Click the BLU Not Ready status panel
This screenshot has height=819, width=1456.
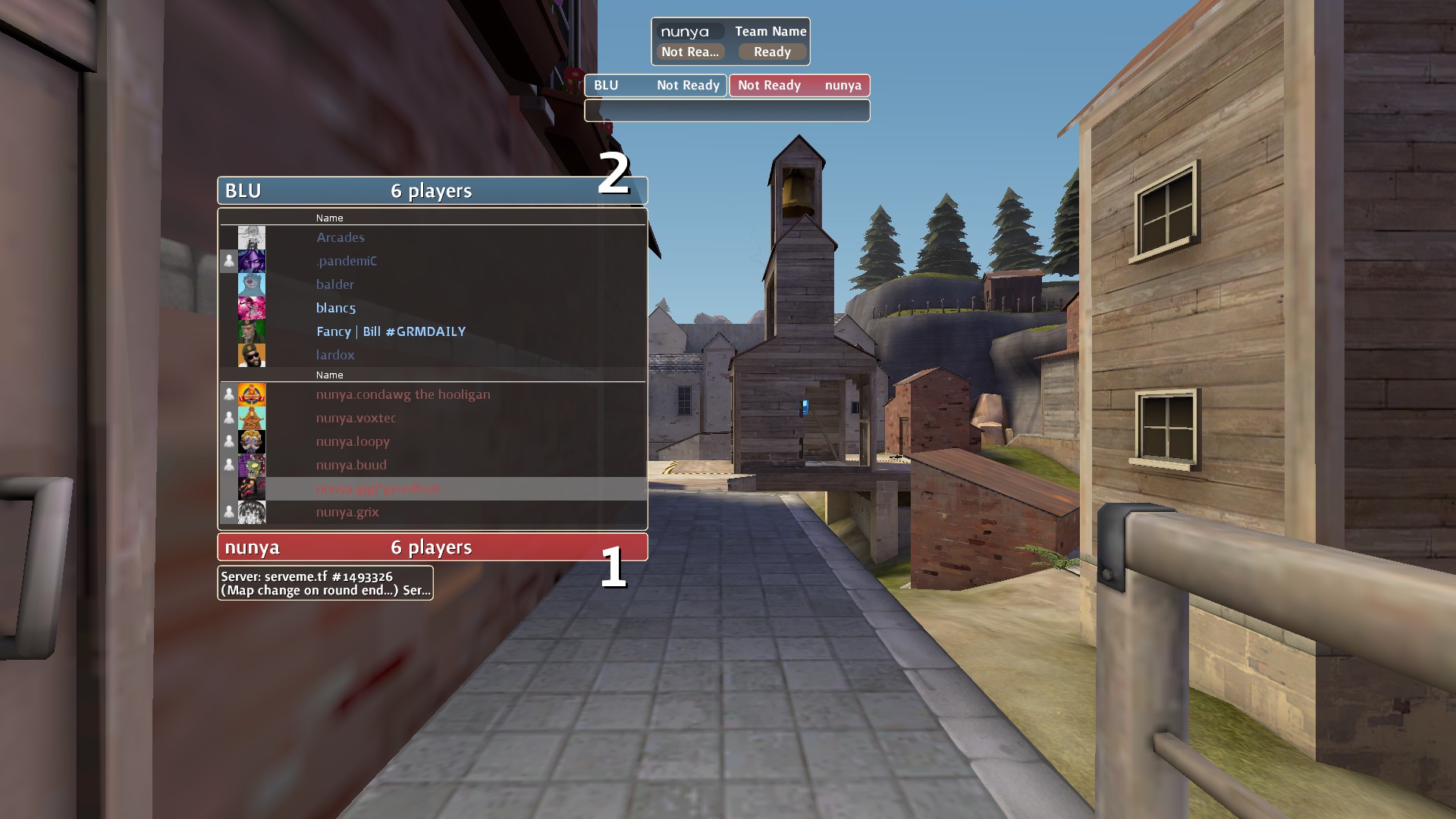click(x=655, y=85)
